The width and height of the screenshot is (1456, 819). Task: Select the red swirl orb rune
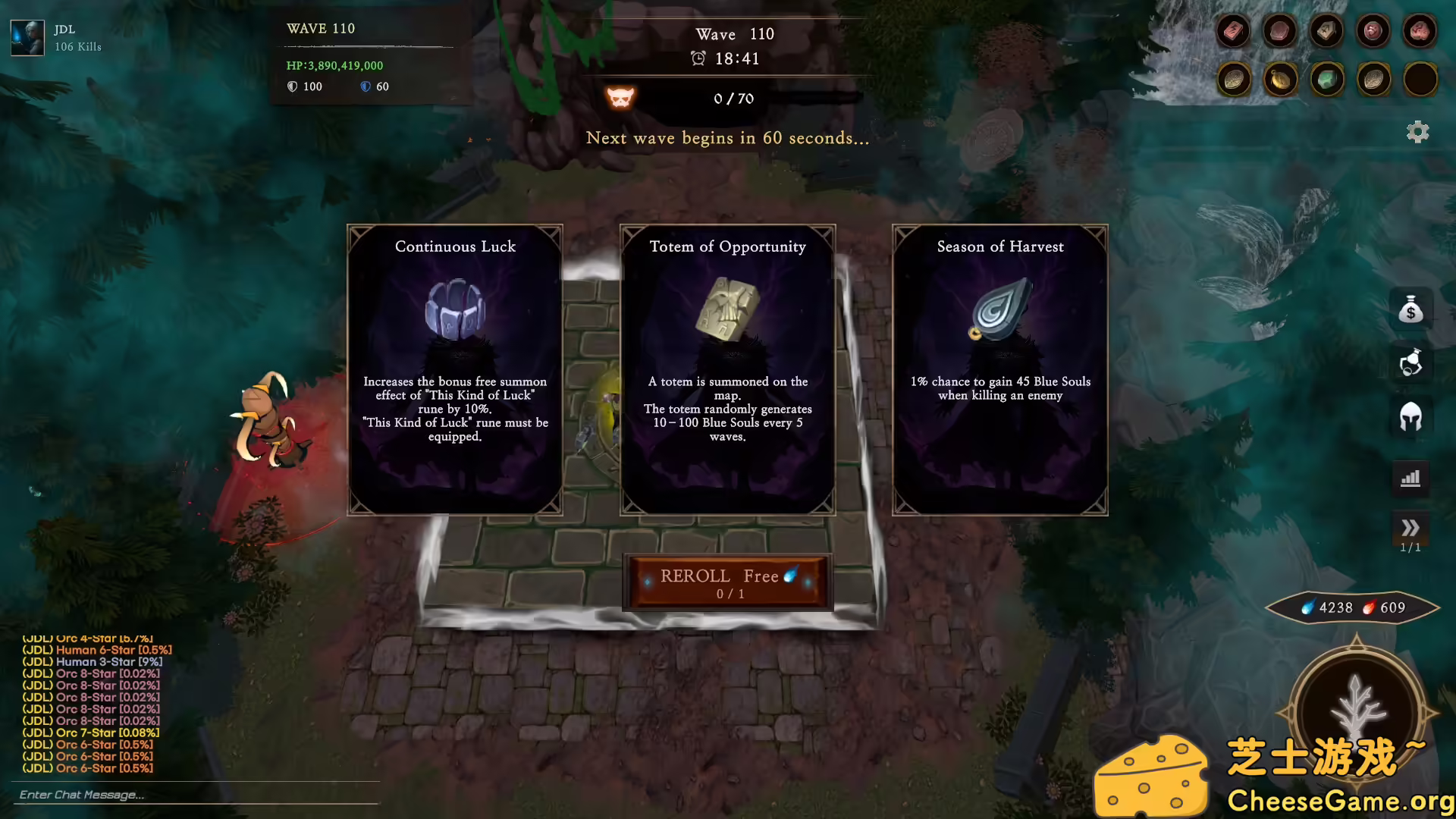pyautogui.click(x=1373, y=31)
